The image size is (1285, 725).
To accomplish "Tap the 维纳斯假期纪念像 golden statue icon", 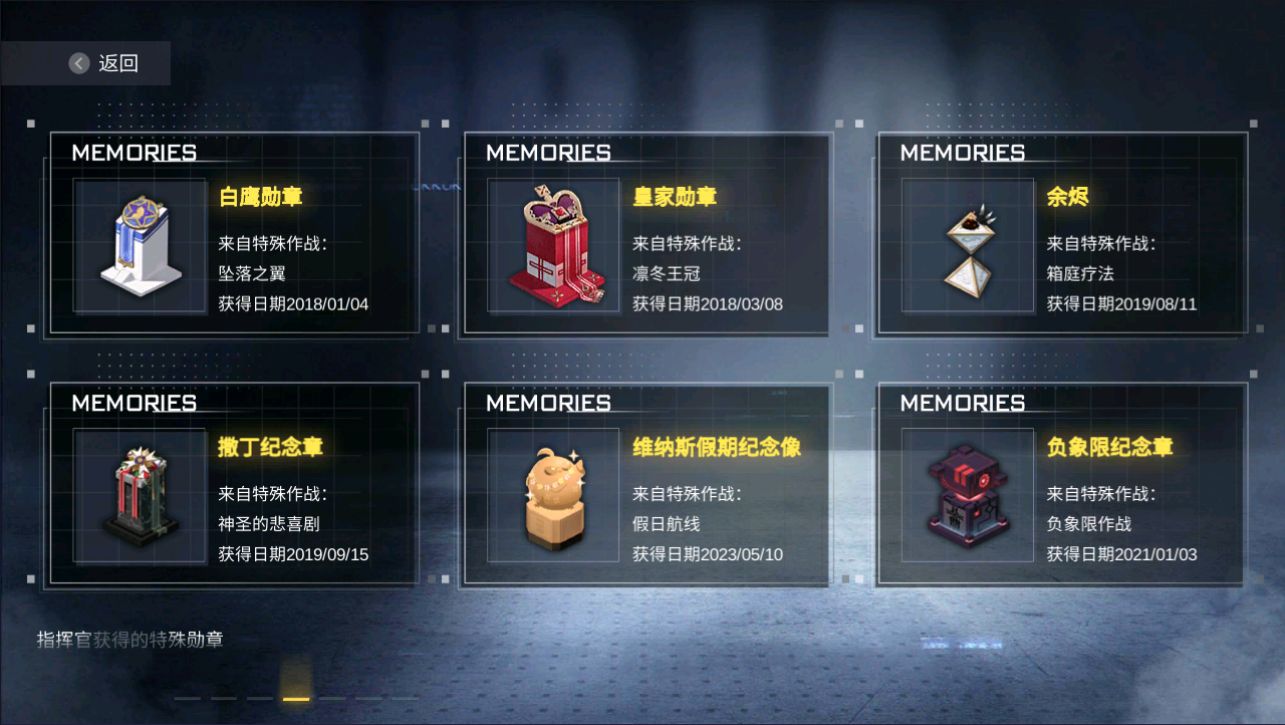I will click(552, 495).
